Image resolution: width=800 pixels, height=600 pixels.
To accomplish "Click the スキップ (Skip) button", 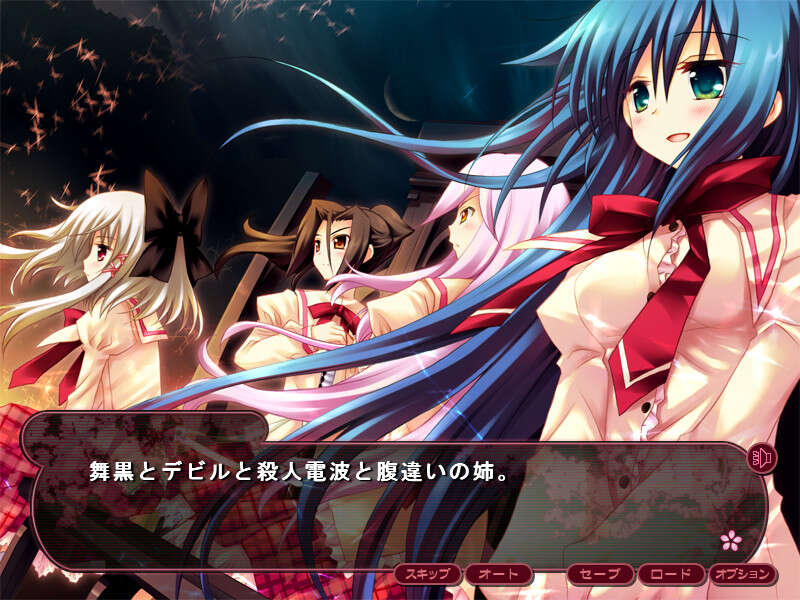I will [428, 575].
